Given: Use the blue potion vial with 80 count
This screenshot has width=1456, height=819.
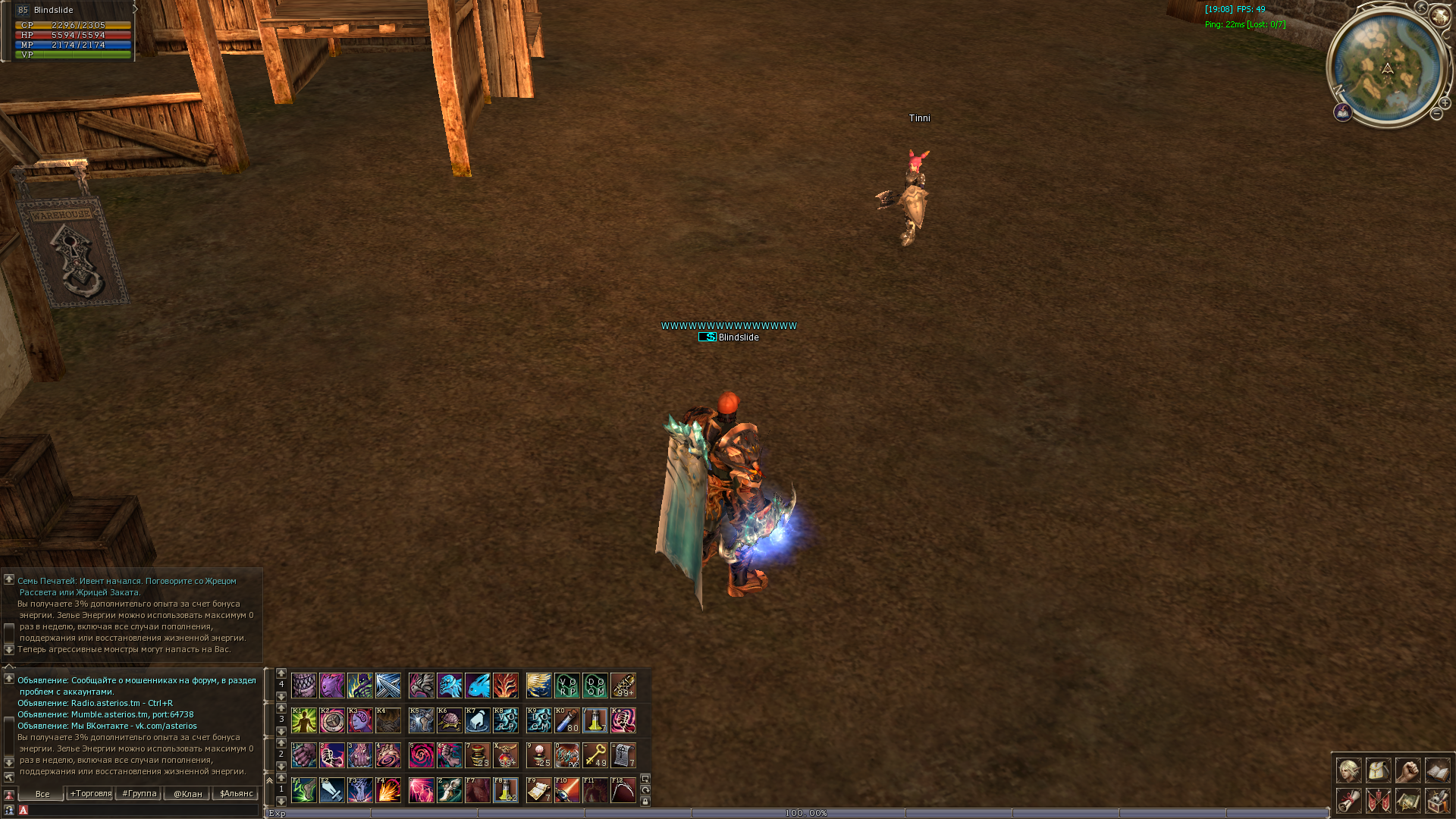Looking at the screenshot, I should point(567,720).
